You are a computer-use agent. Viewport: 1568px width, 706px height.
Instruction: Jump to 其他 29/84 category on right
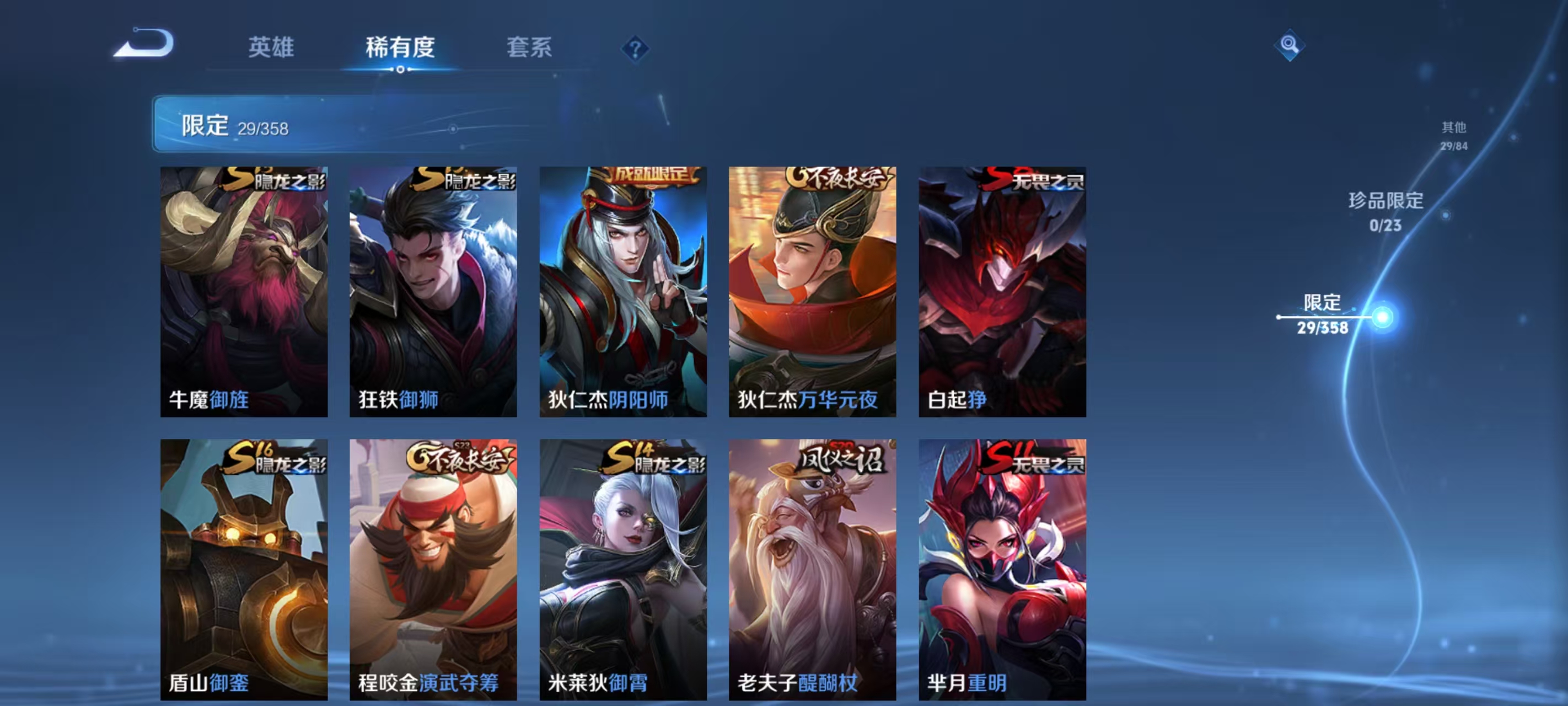(x=1455, y=135)
